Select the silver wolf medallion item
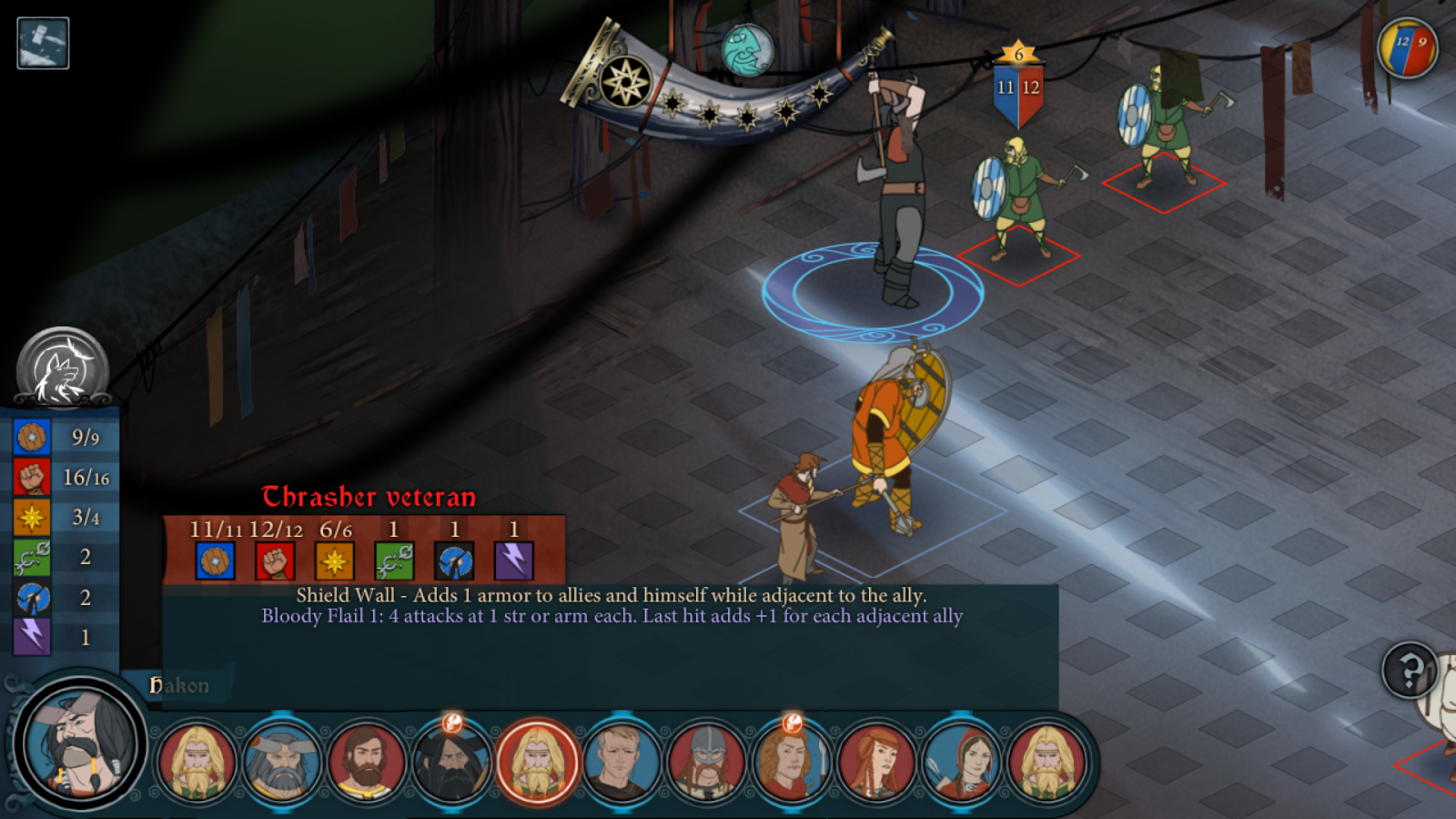 click(62, 369)
